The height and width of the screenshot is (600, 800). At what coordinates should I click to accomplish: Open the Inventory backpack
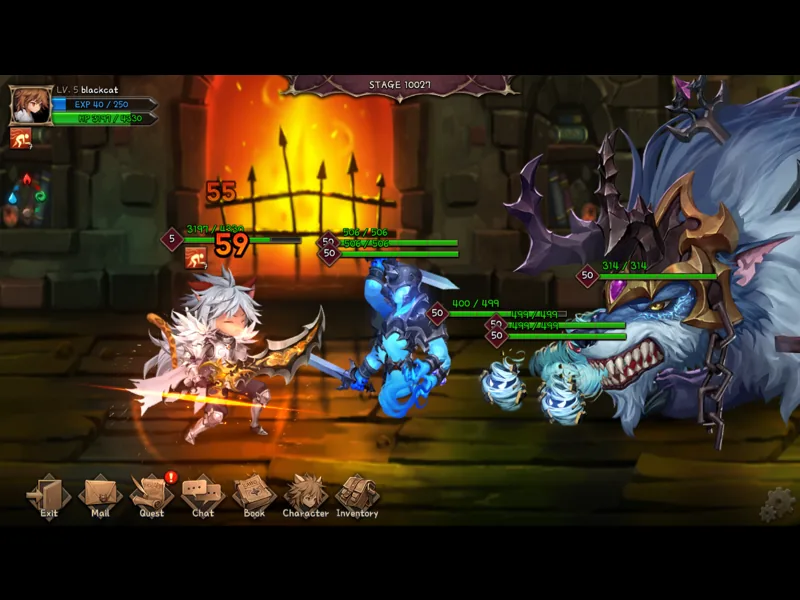pyautogui.click(x=356, y=494)
